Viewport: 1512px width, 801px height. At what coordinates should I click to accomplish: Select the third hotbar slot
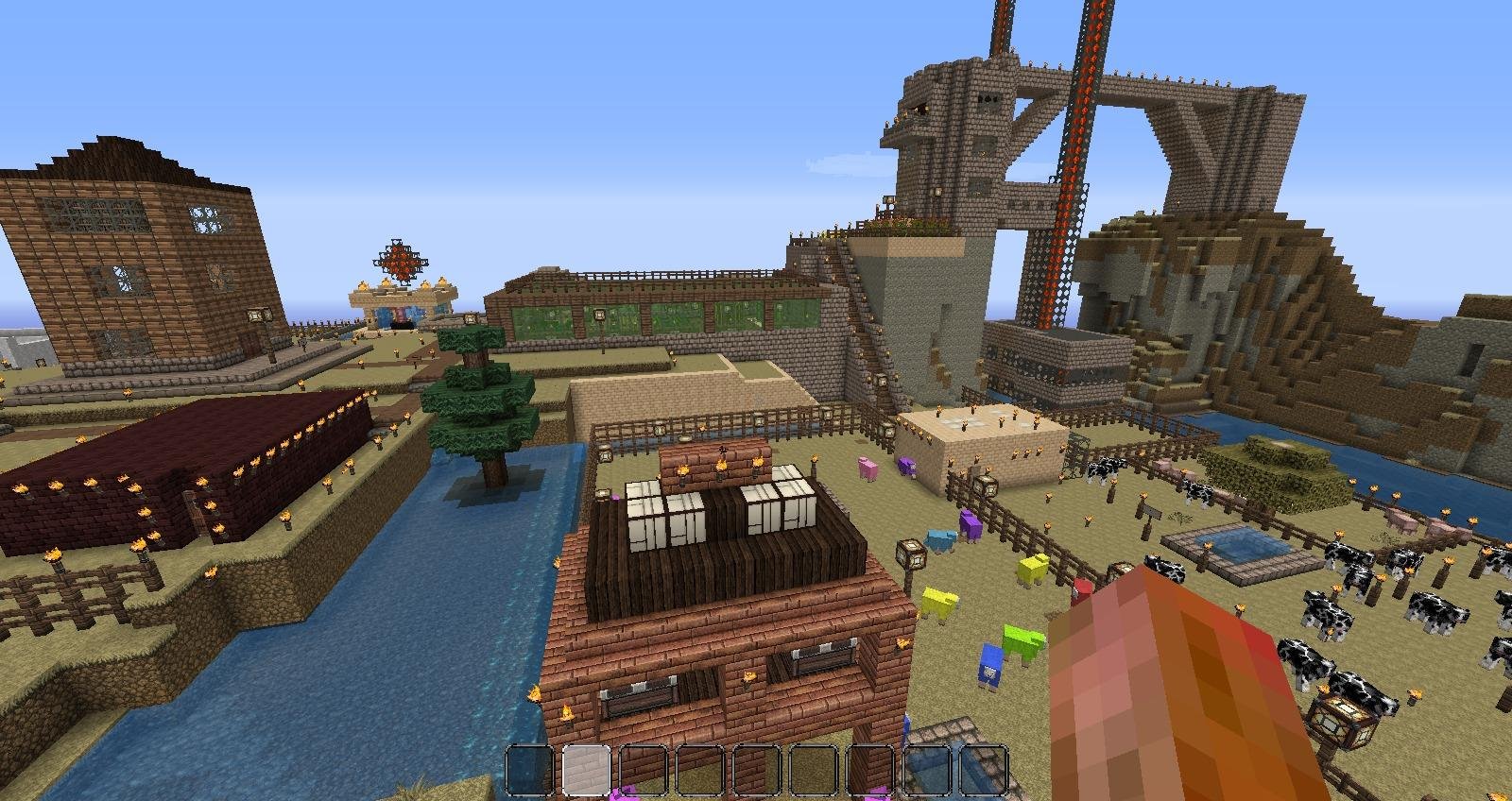click(x=644, y=770)
